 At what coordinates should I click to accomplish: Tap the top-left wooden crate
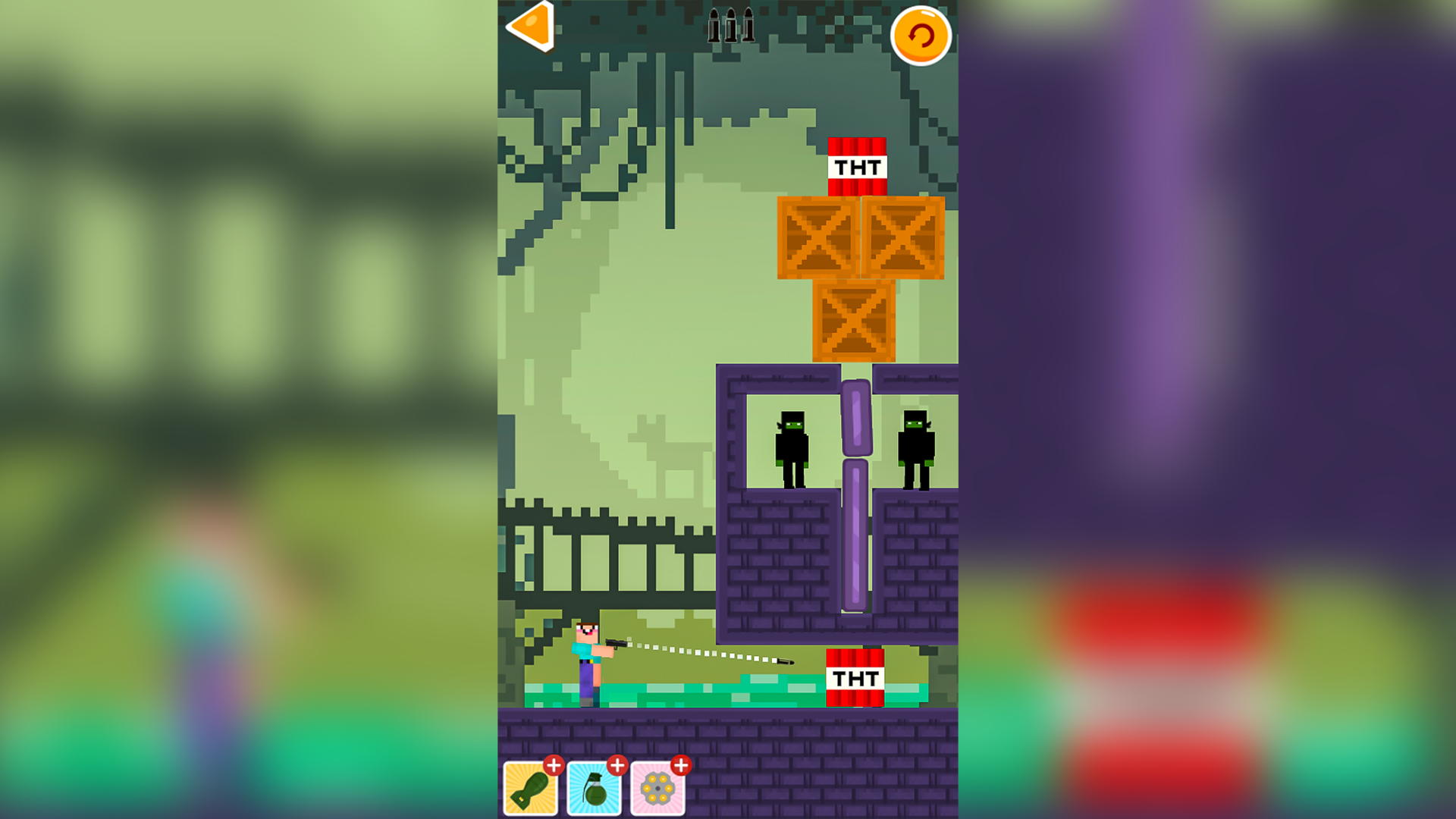tap(817, 237)
